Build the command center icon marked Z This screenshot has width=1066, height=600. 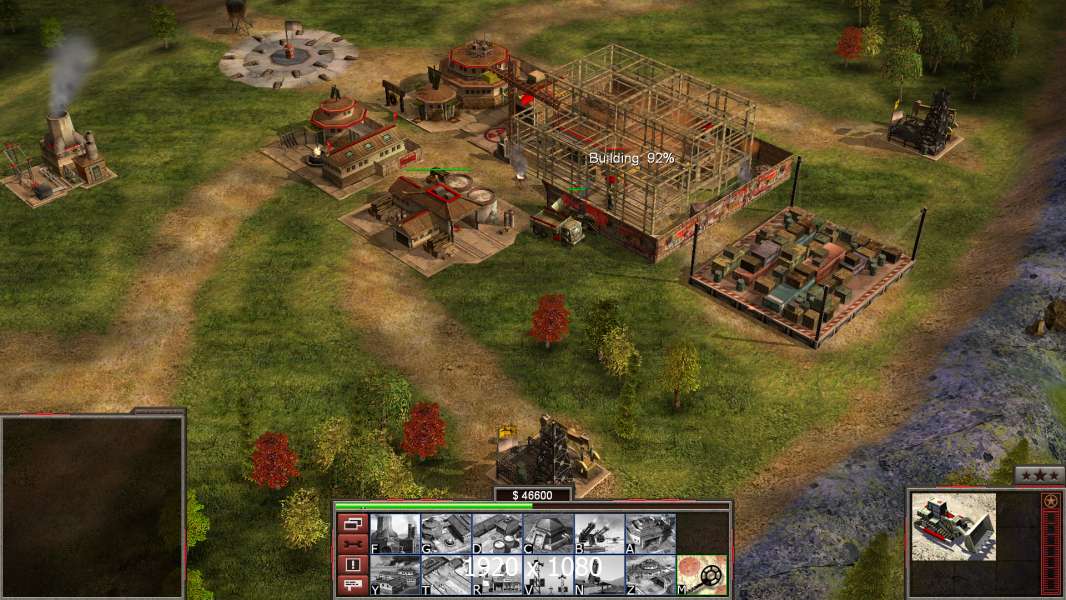[x=650, y=574]
